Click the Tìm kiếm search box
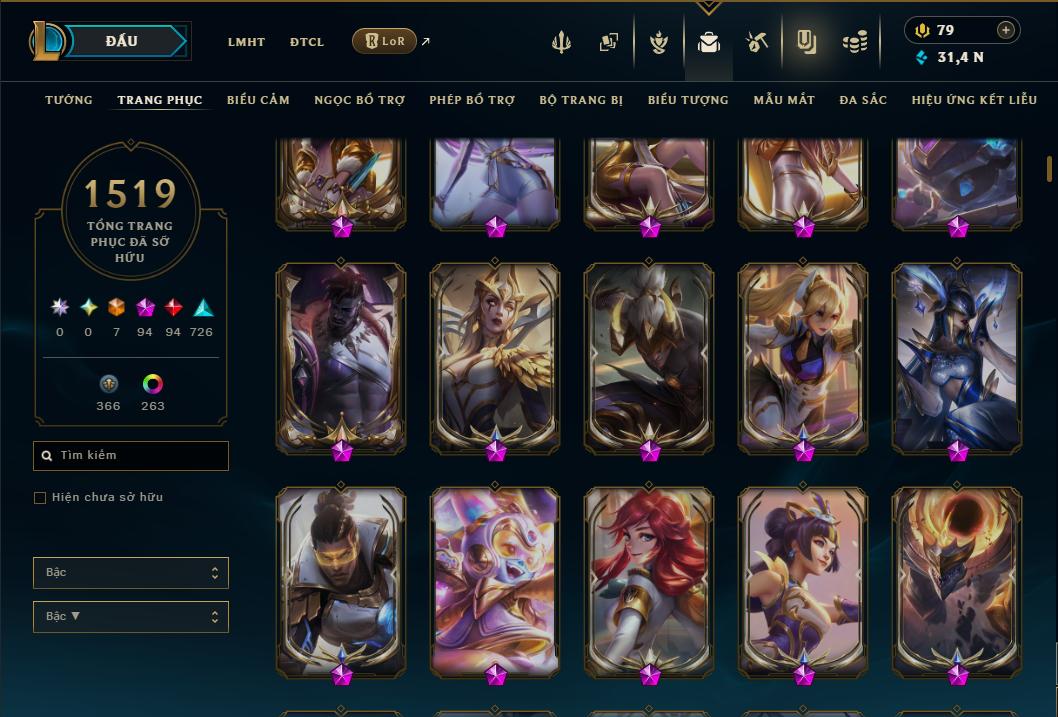Image resolution: width=1058 pixels, height=717 pixels. coord(131,456)
